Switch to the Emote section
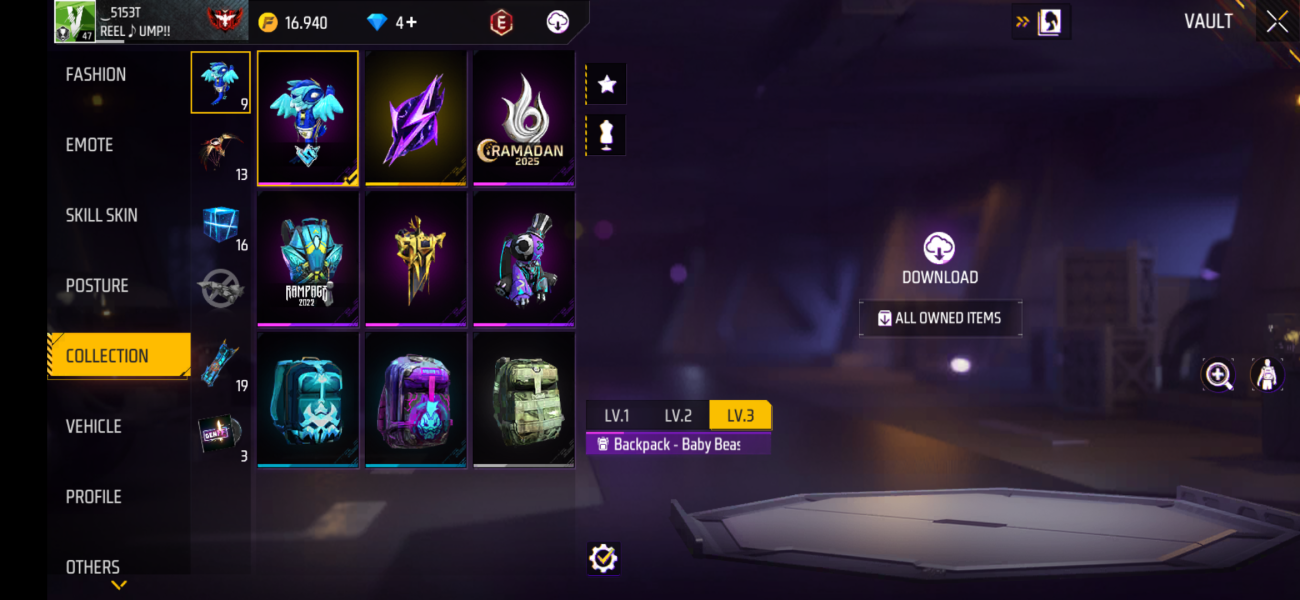1300x600 pixels. [89, 145]
